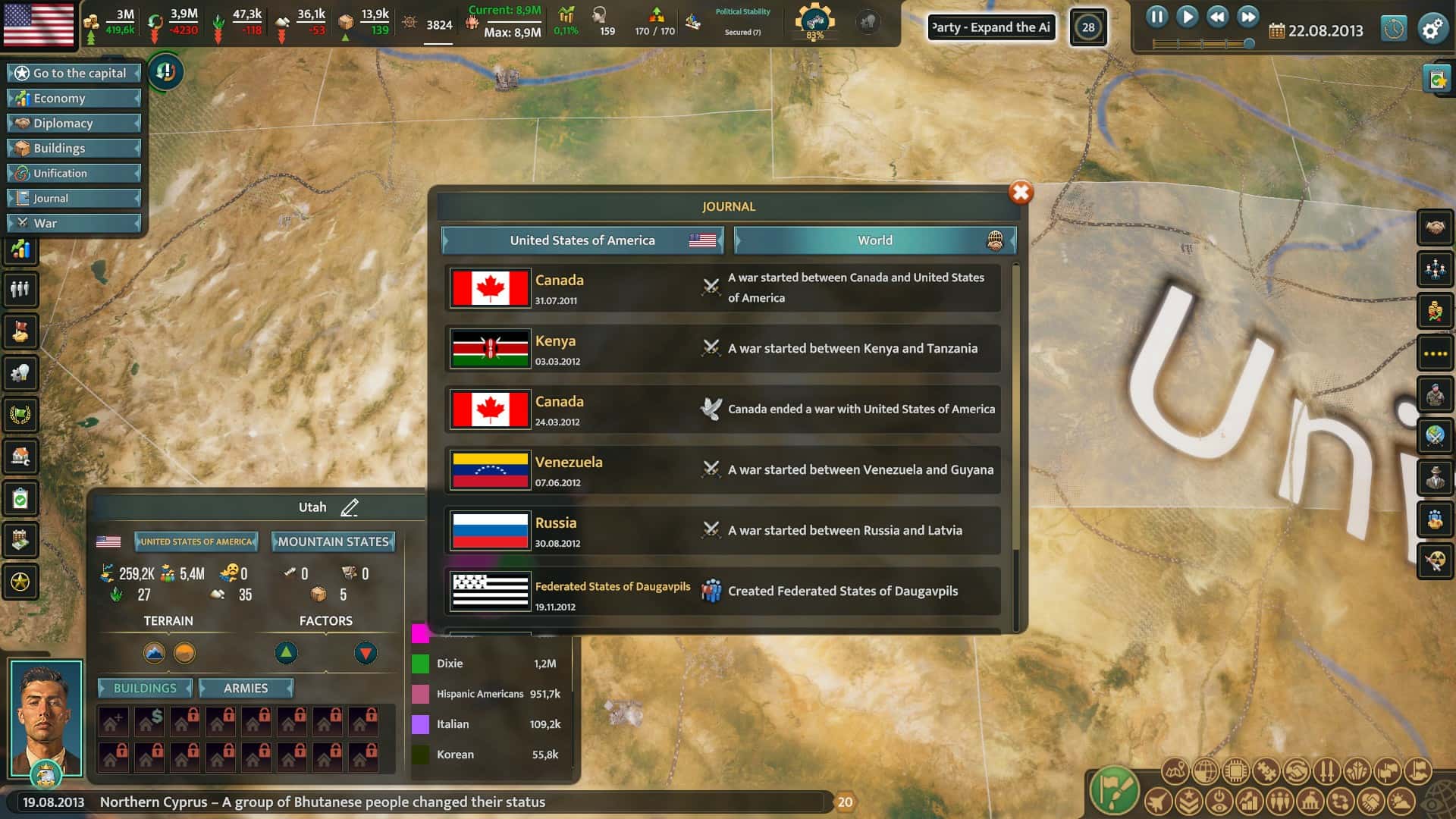1456x819 pixels.
Task: Select the Population icon in left sidebar
Action: (21, 289)
